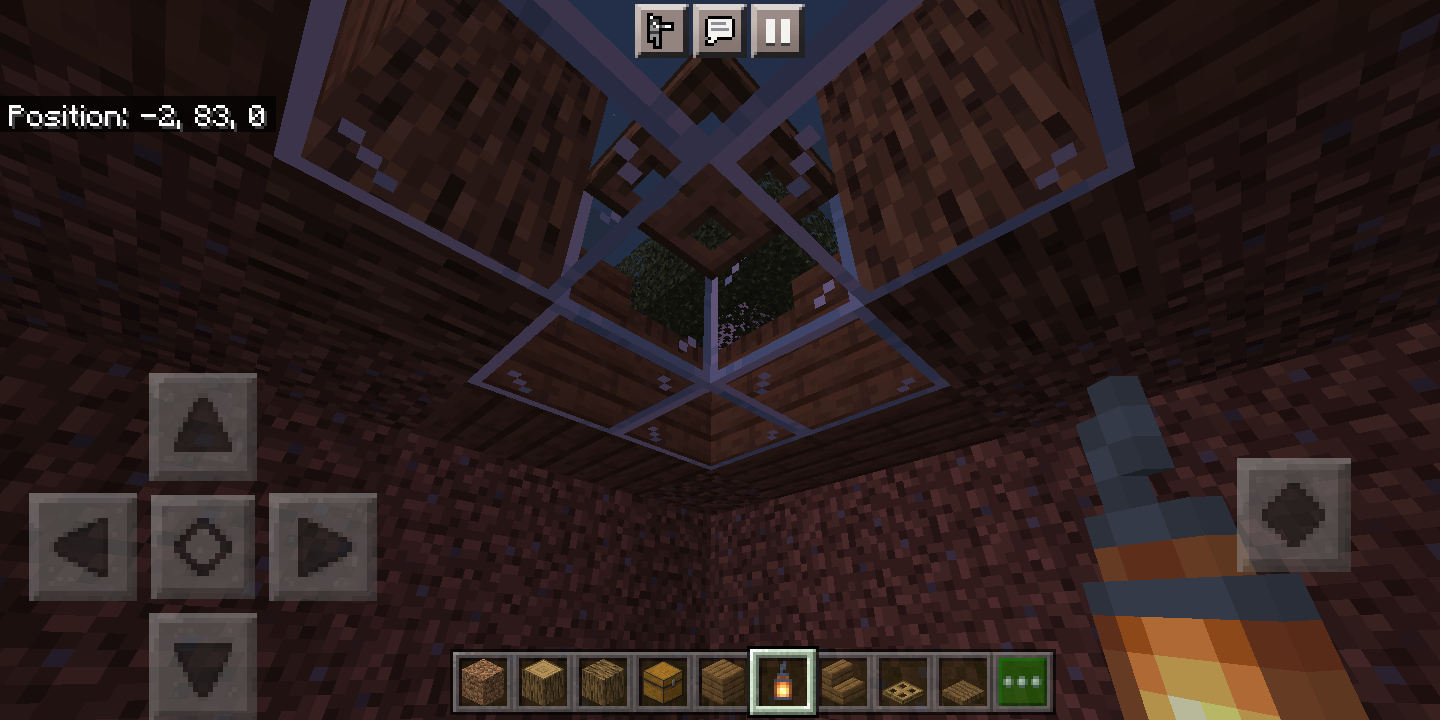Select the wooden trapdoor hotbar slot
Viewport: 1440px width, 720px height.
(903, 683)
